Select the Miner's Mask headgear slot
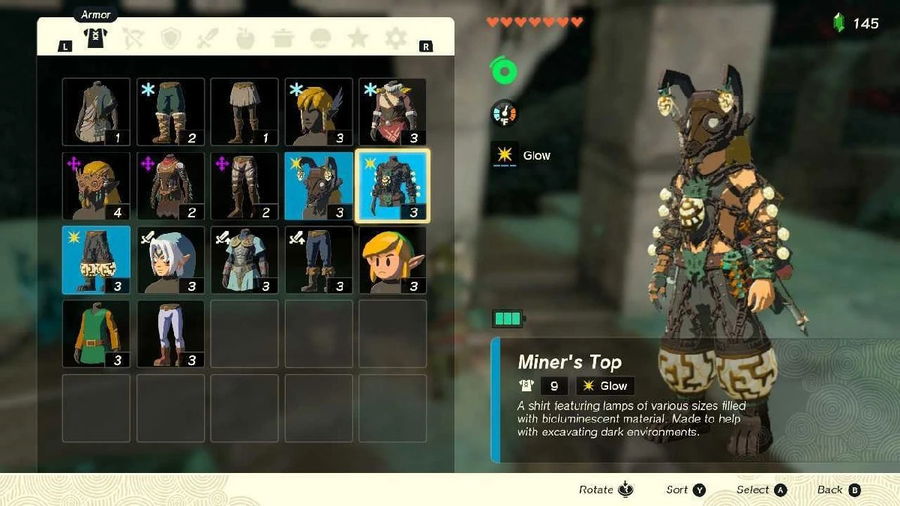Viewport: 900px width, 506px height. 319,186
